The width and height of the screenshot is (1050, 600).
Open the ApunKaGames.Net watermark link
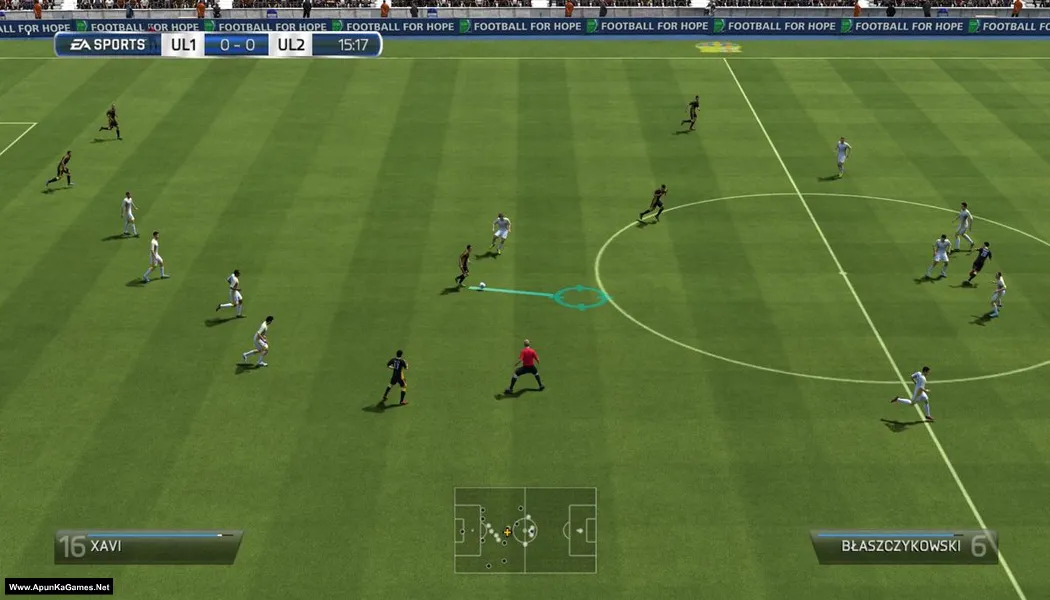(59, 587)
